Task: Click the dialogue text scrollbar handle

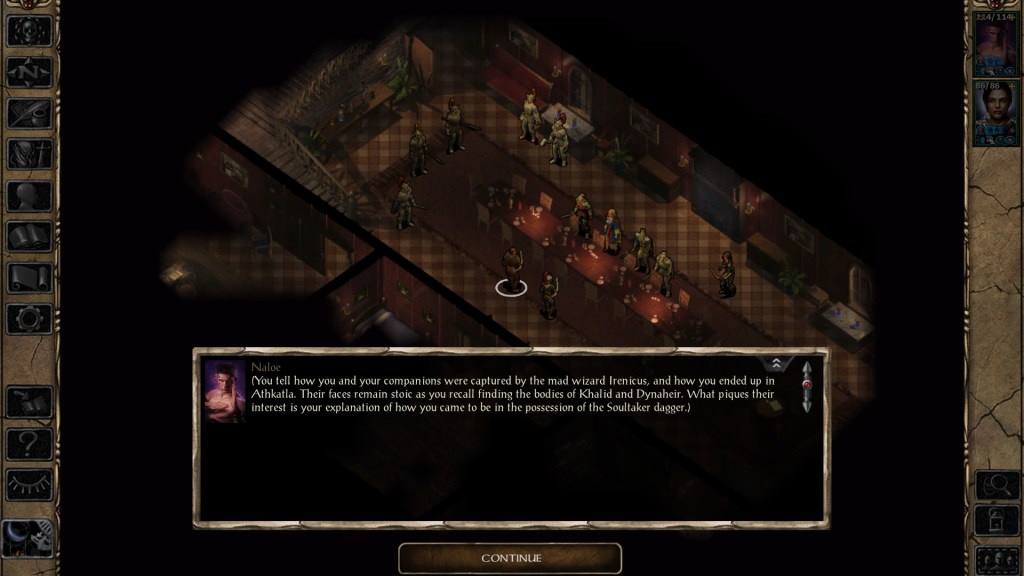Action: point(806,386)
